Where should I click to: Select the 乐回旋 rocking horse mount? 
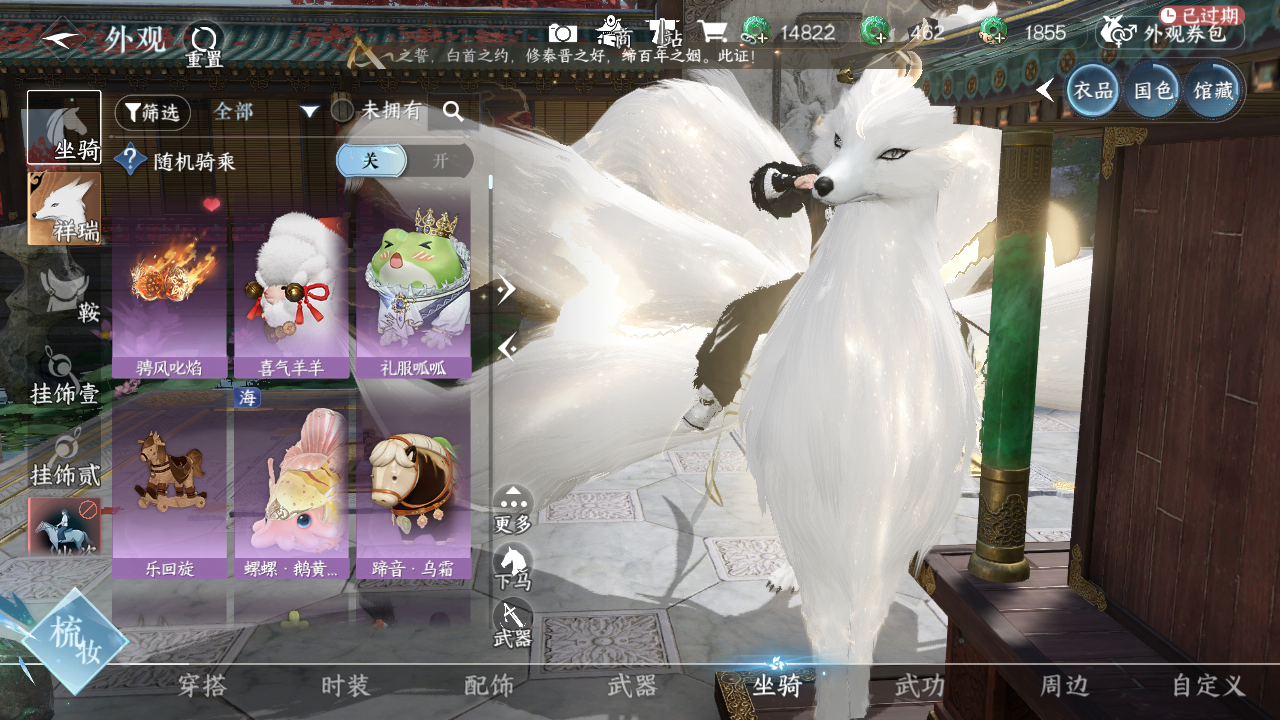[x=169, y=490]
